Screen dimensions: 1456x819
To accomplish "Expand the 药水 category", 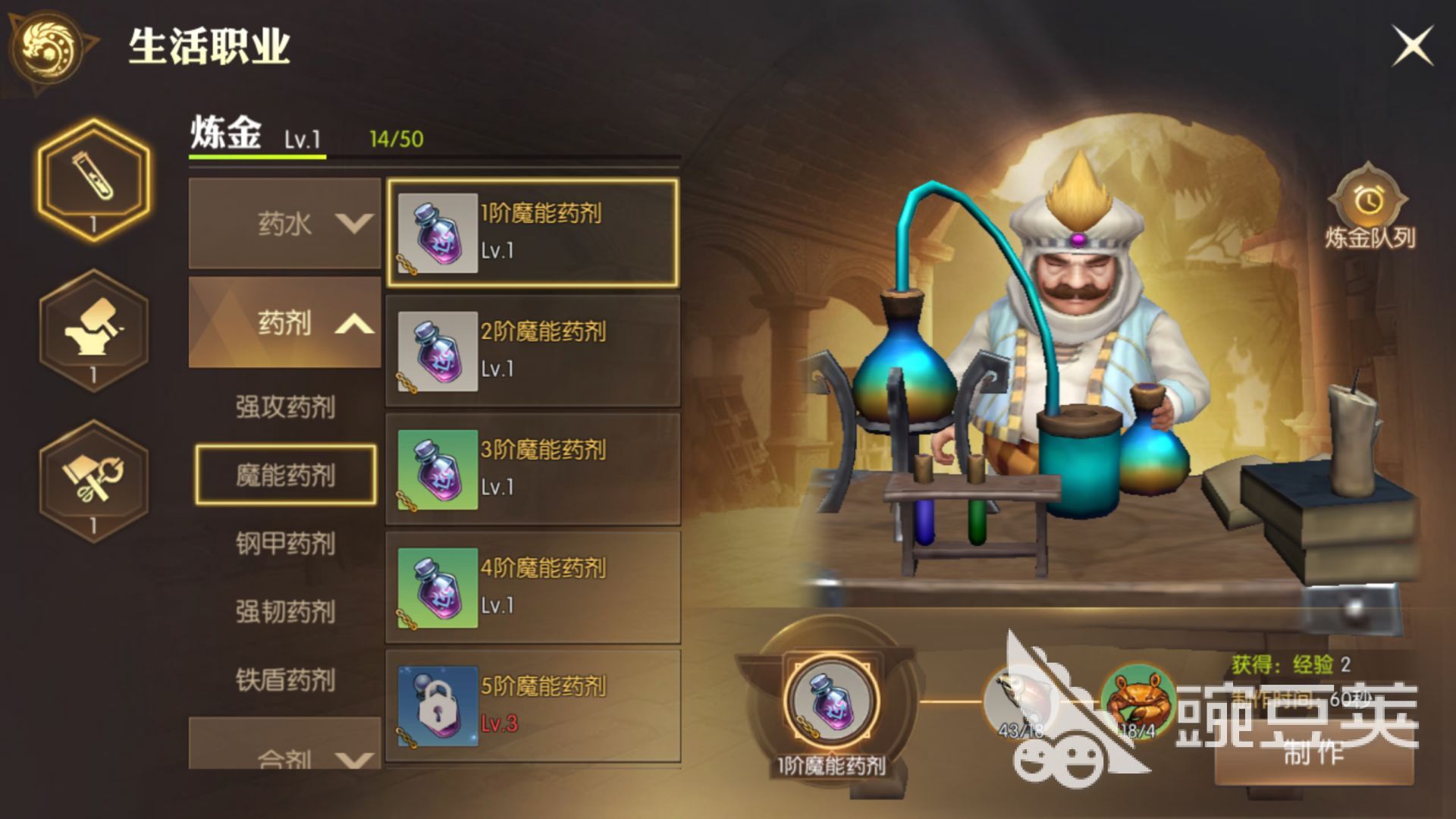I will (x=284, y=224).
